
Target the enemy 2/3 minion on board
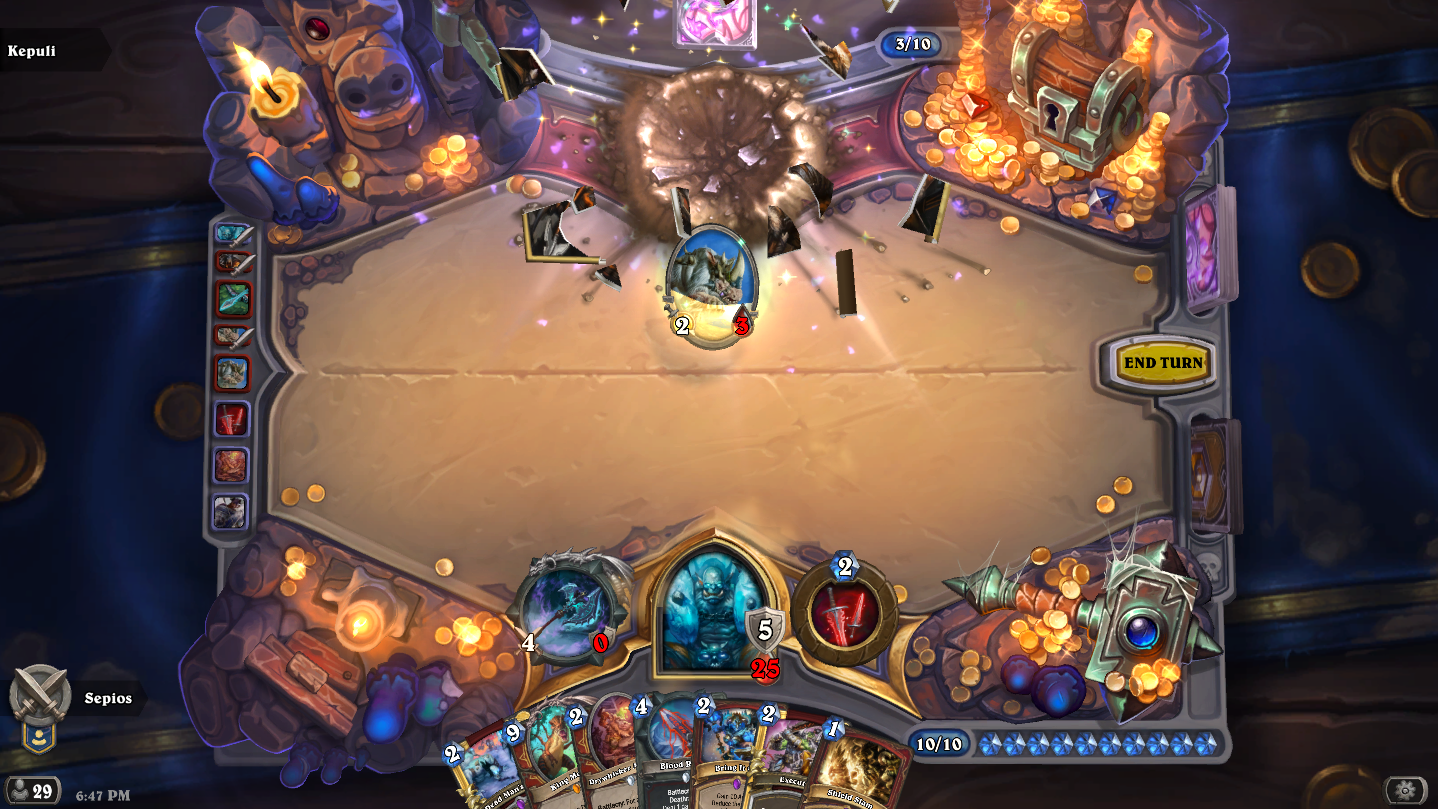point(712,285)
